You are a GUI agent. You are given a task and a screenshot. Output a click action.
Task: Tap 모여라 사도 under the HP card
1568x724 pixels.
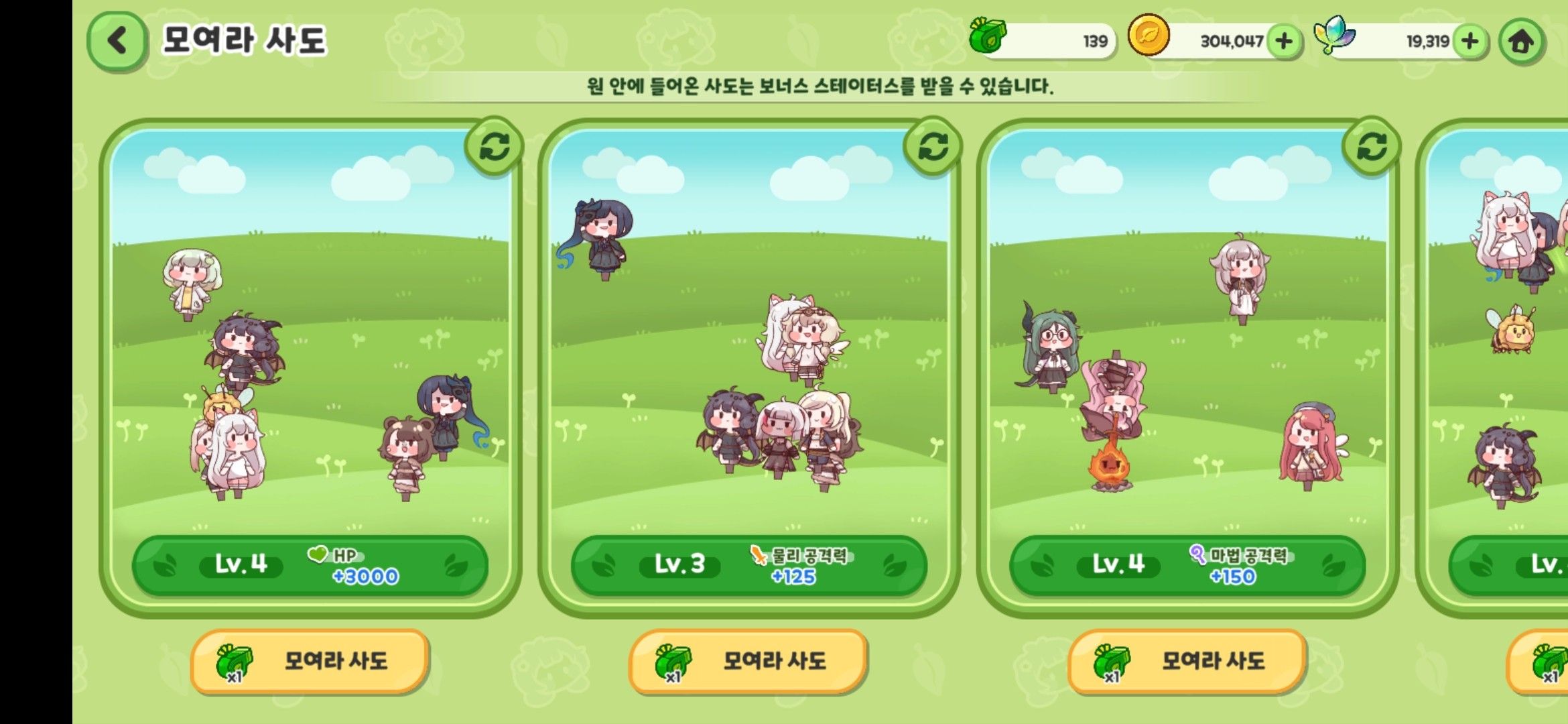(x=310, y=661)
